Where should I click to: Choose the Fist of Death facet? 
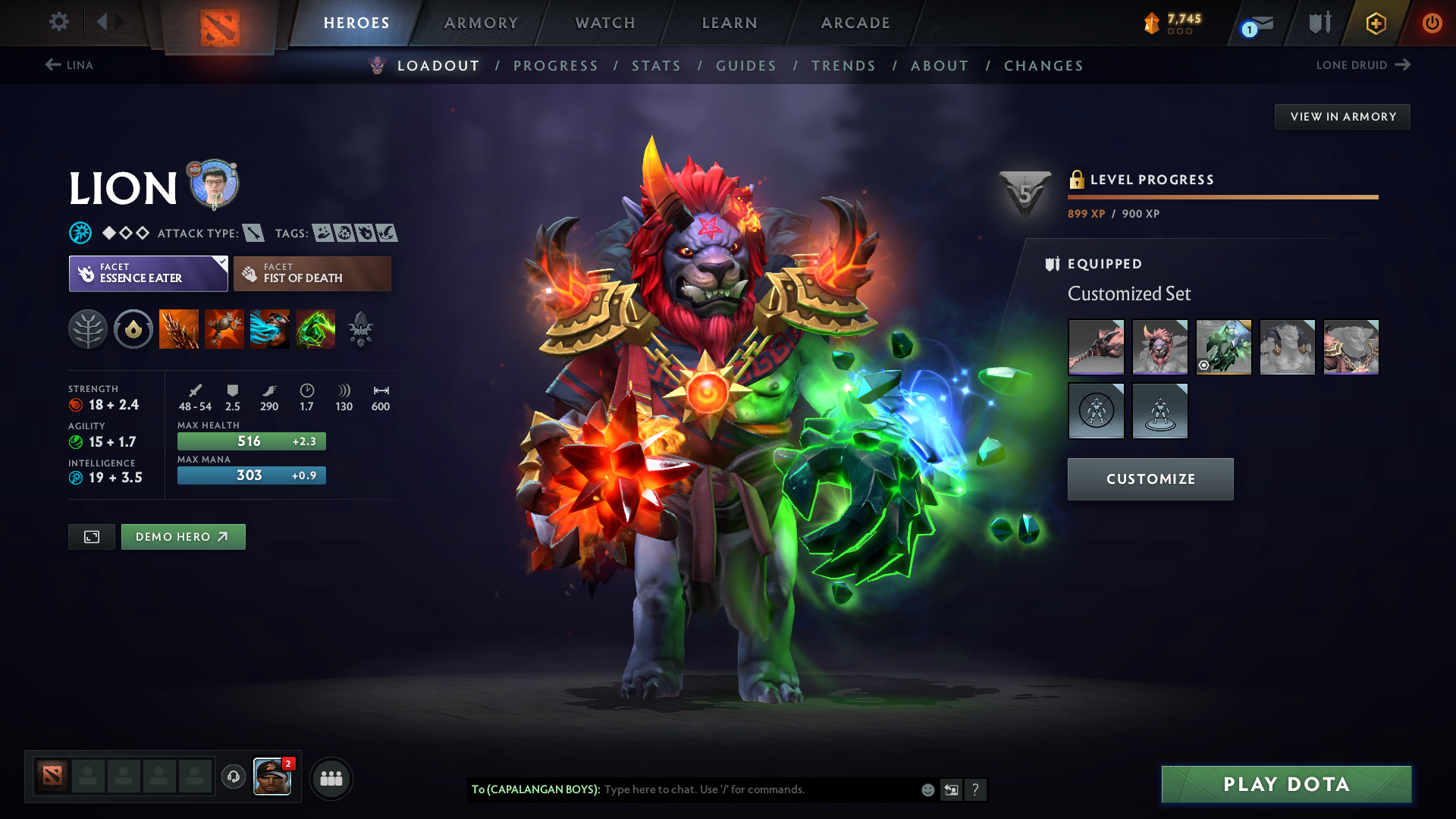tap(312, 274)
